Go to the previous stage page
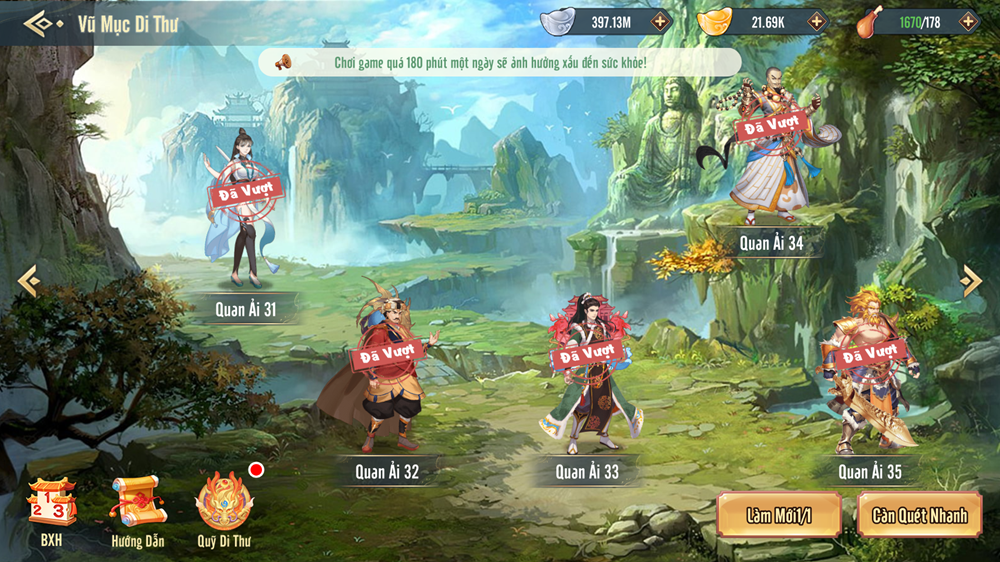 tap(28, 281)
